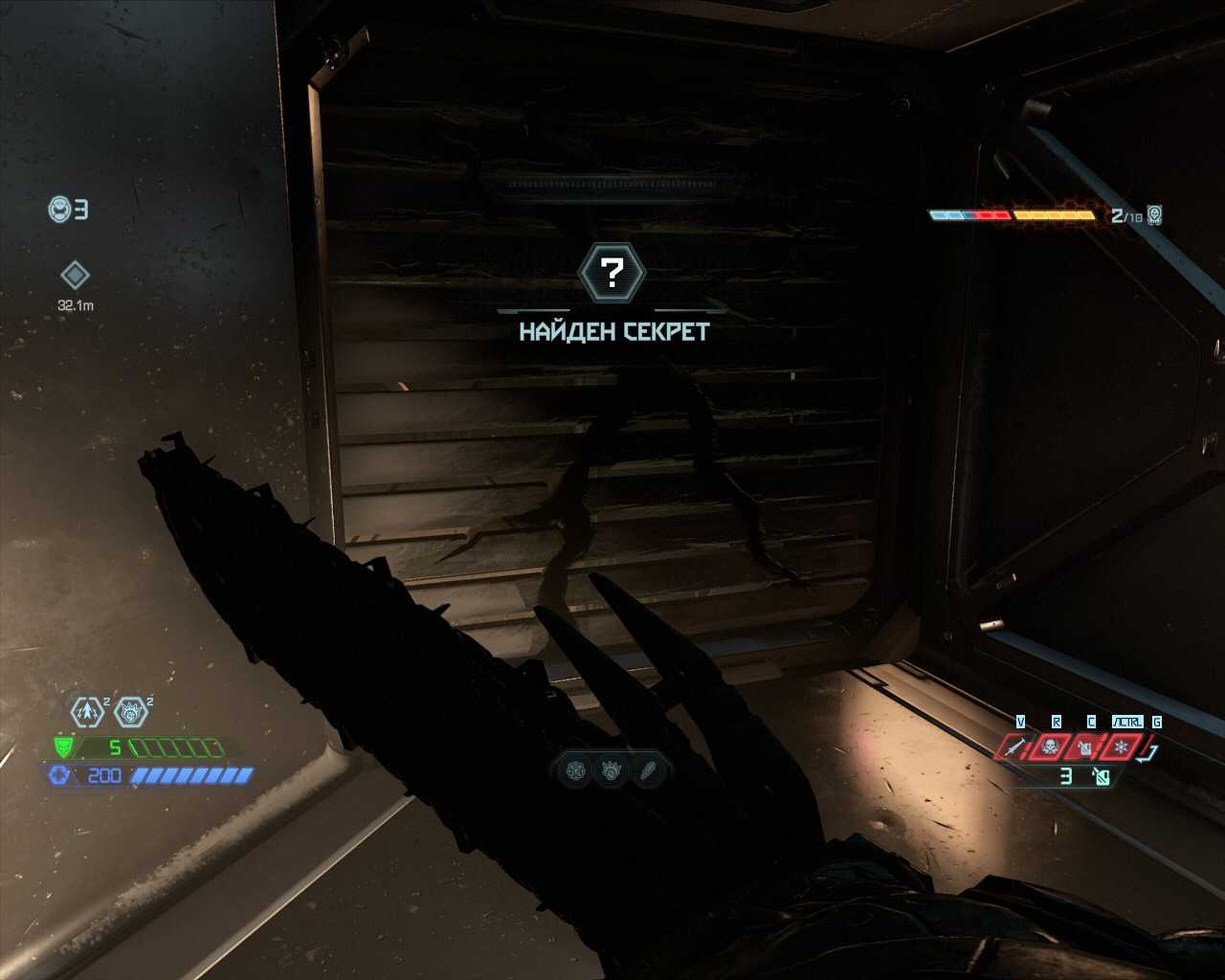This screenshot has width=1225, height=980.
Task: Activate the sword ability slot
Action: click(1015, 746)
